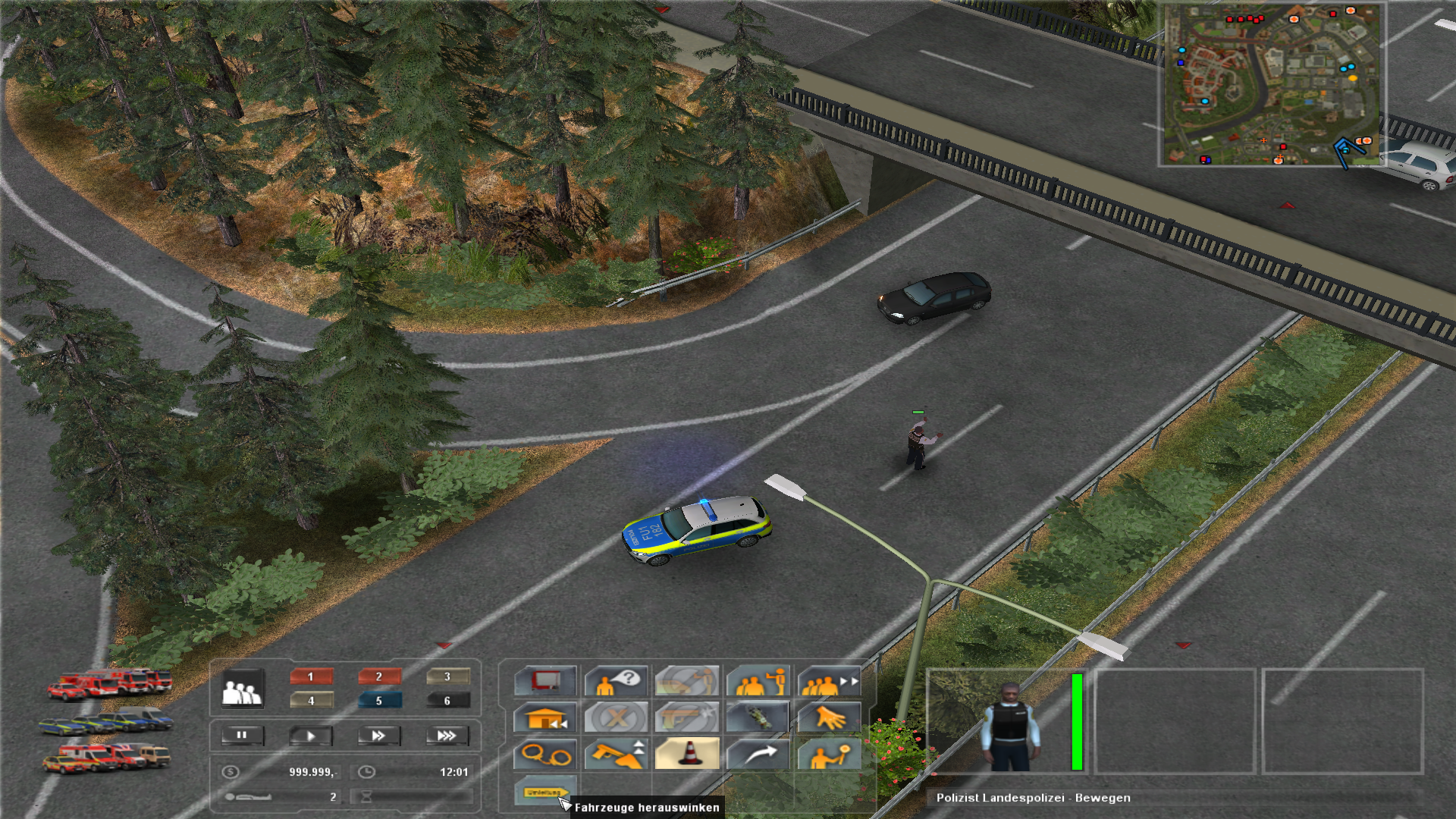The height and width of the screenshot is (819, 1456).
Task: Open the police vehicle menu
Action: pos(106,720)
